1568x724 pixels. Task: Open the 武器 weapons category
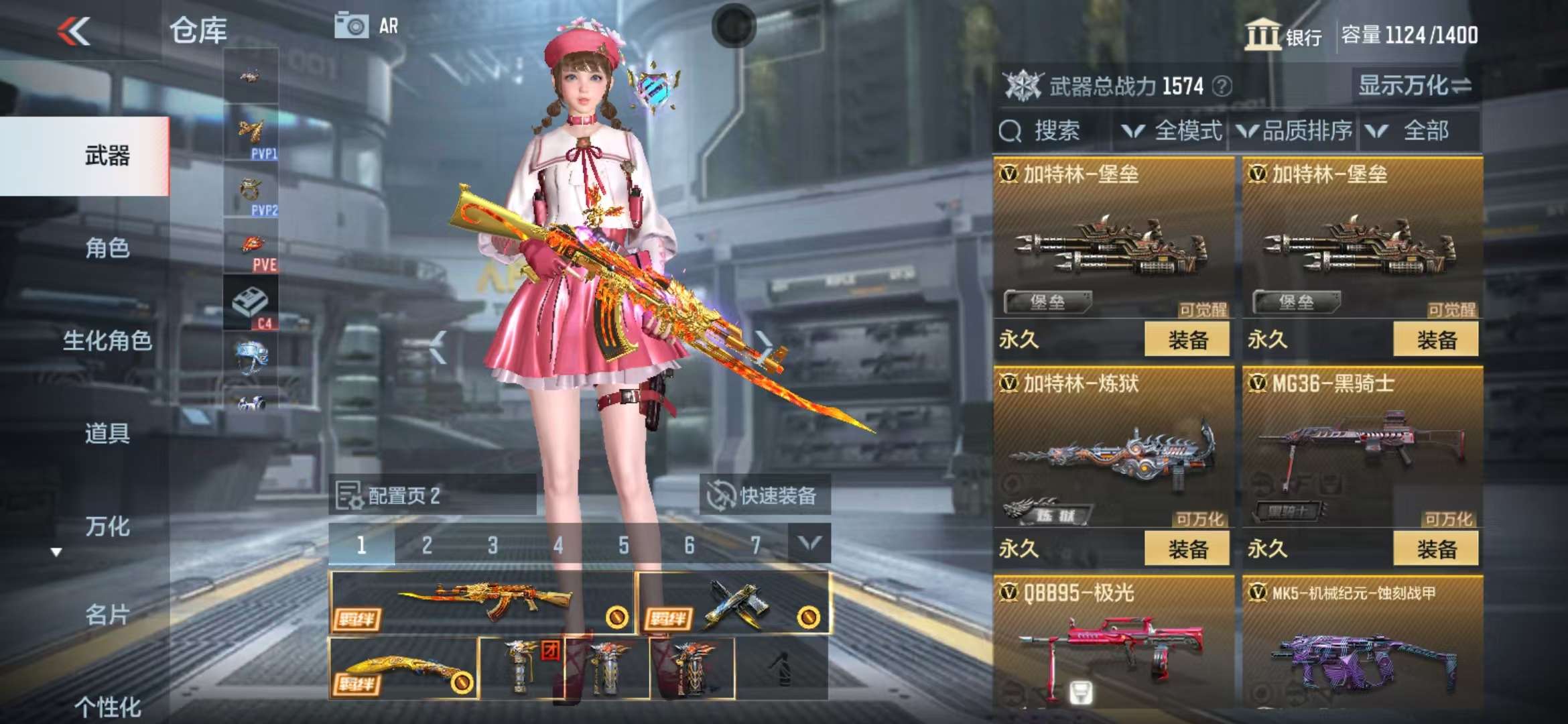click(107, 156)
